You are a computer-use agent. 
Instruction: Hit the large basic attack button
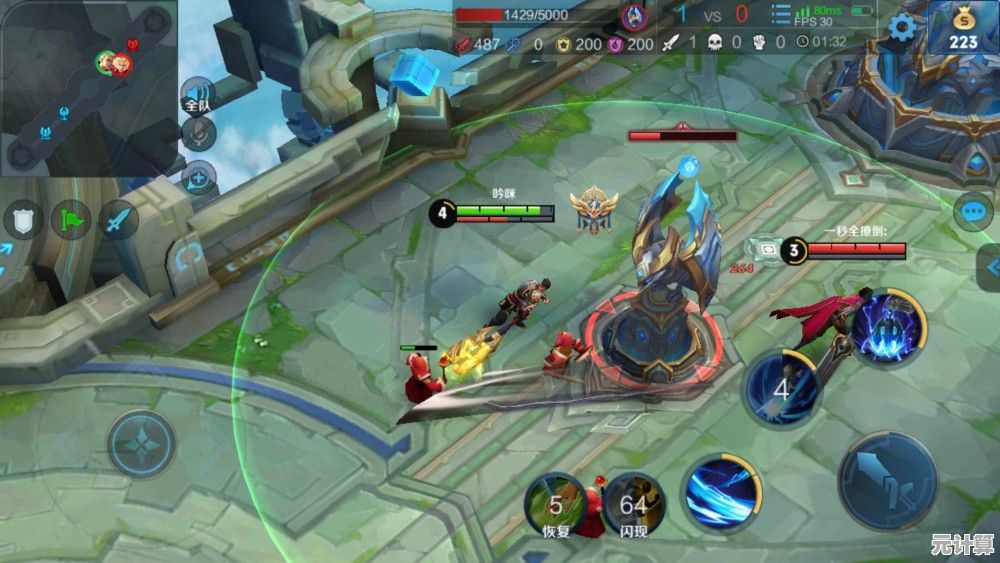pyautogui.click(x=886, y=481)
